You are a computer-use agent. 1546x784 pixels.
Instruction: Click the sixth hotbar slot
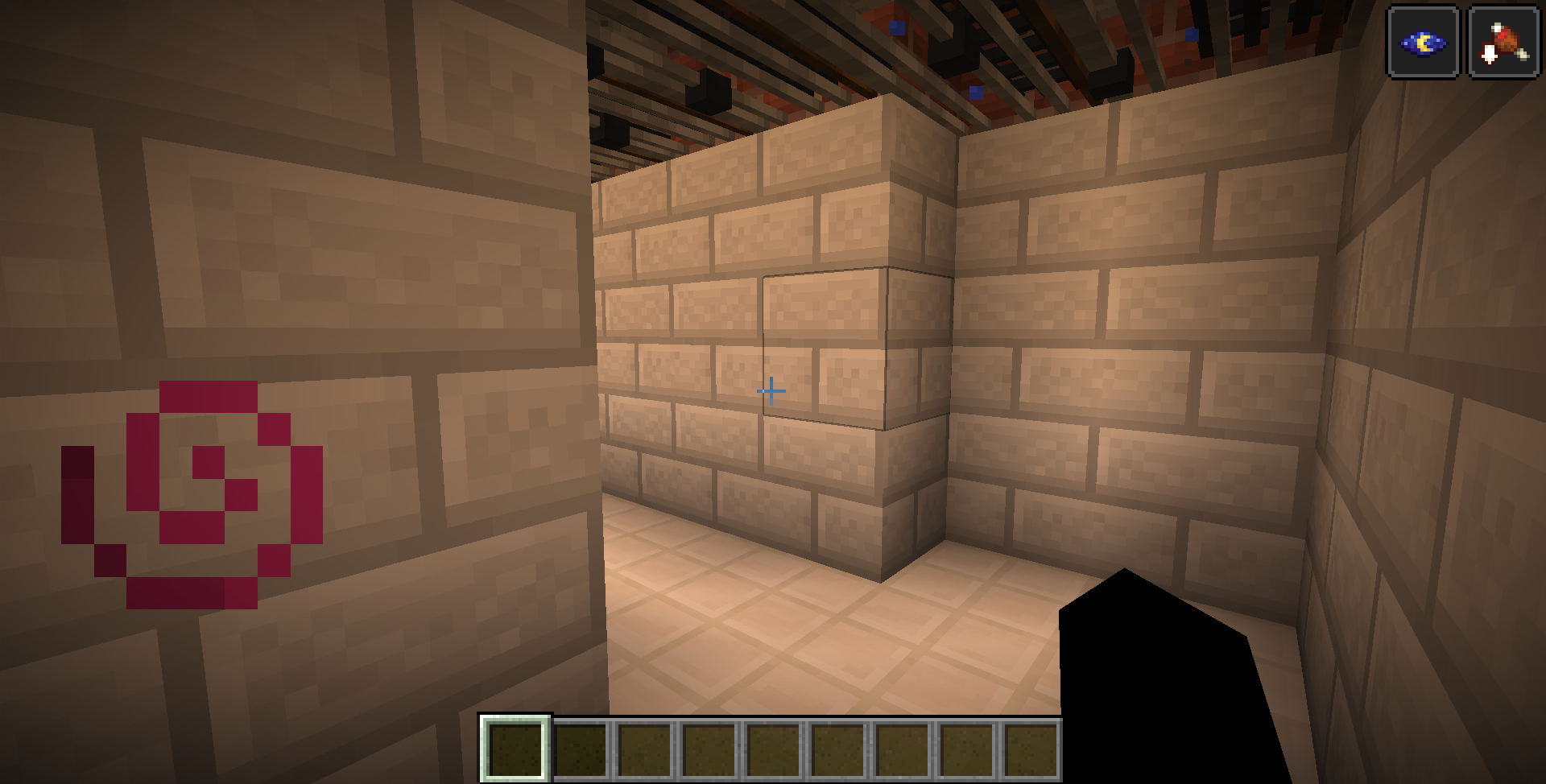[837, 748]
